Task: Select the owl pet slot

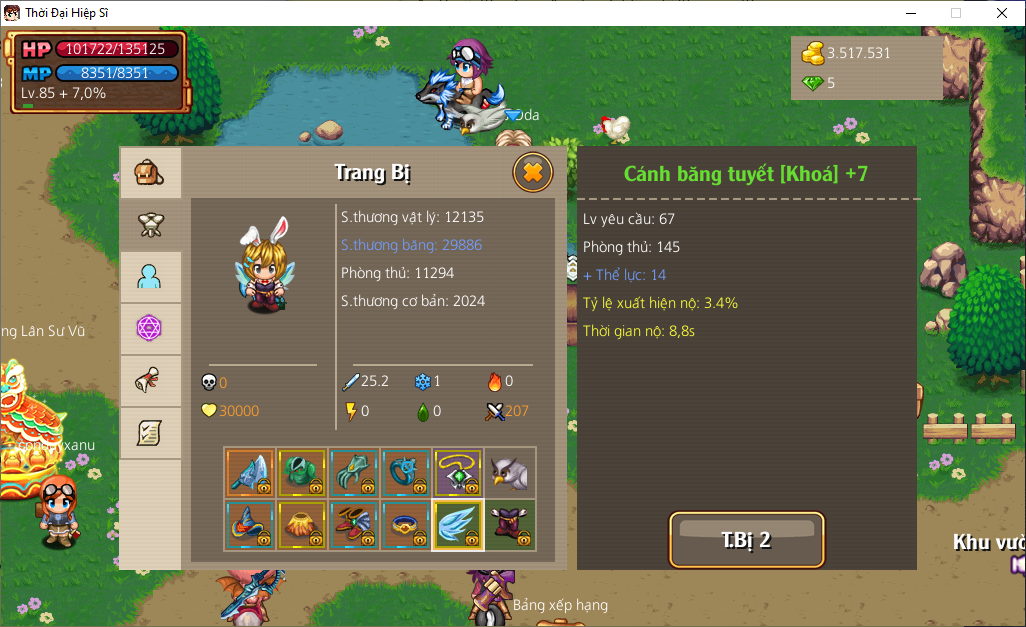Action: coord(510,473)
